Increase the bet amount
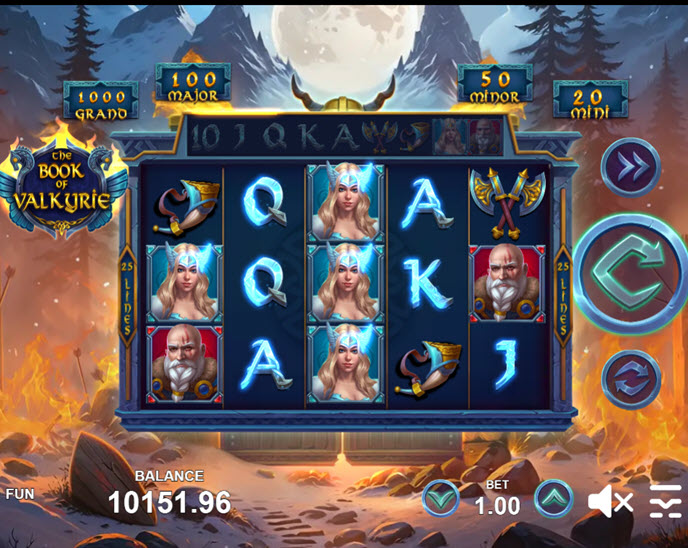688x548 pixels. [553, 498]
